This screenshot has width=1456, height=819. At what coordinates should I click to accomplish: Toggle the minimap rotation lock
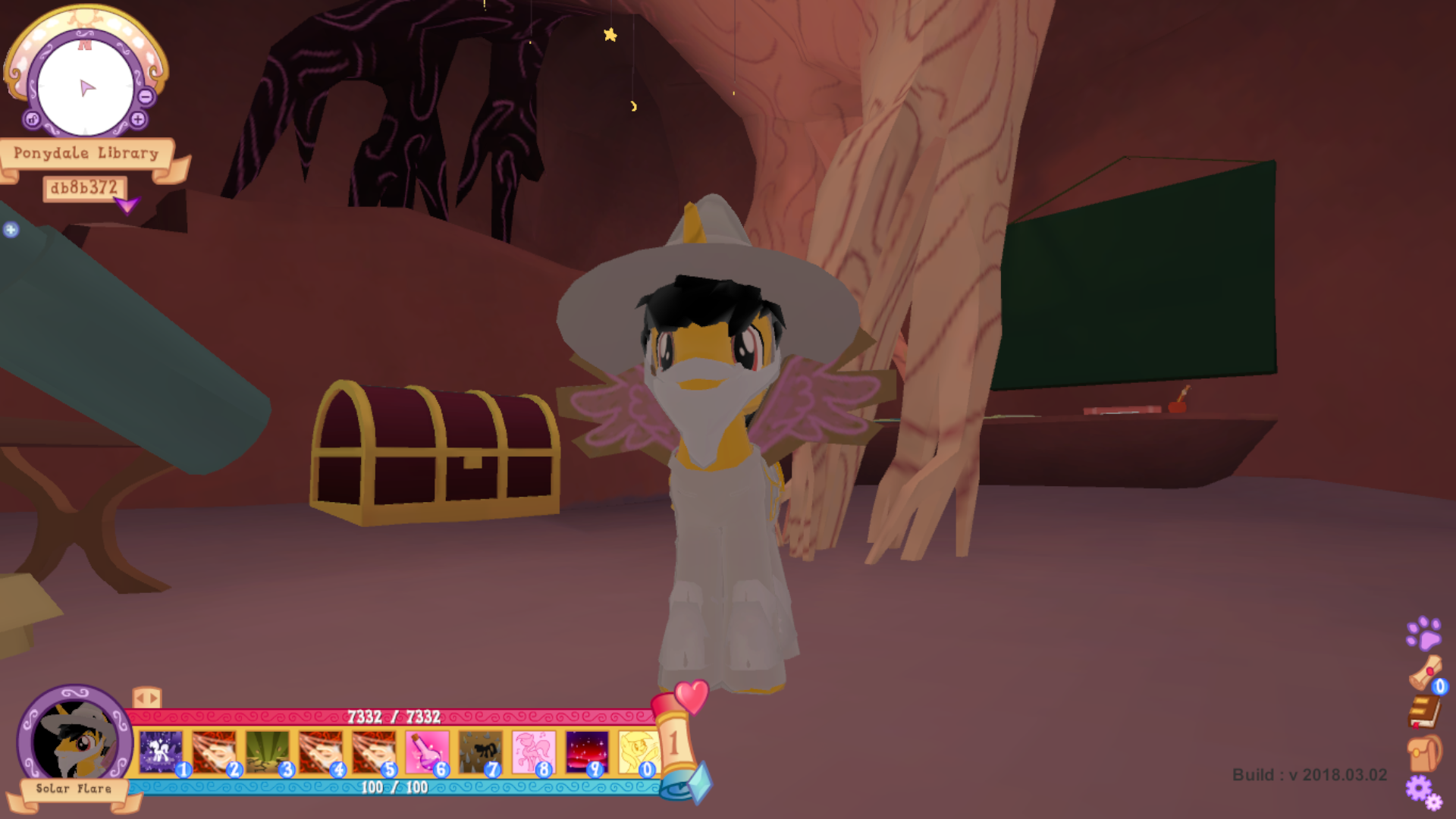32,118
